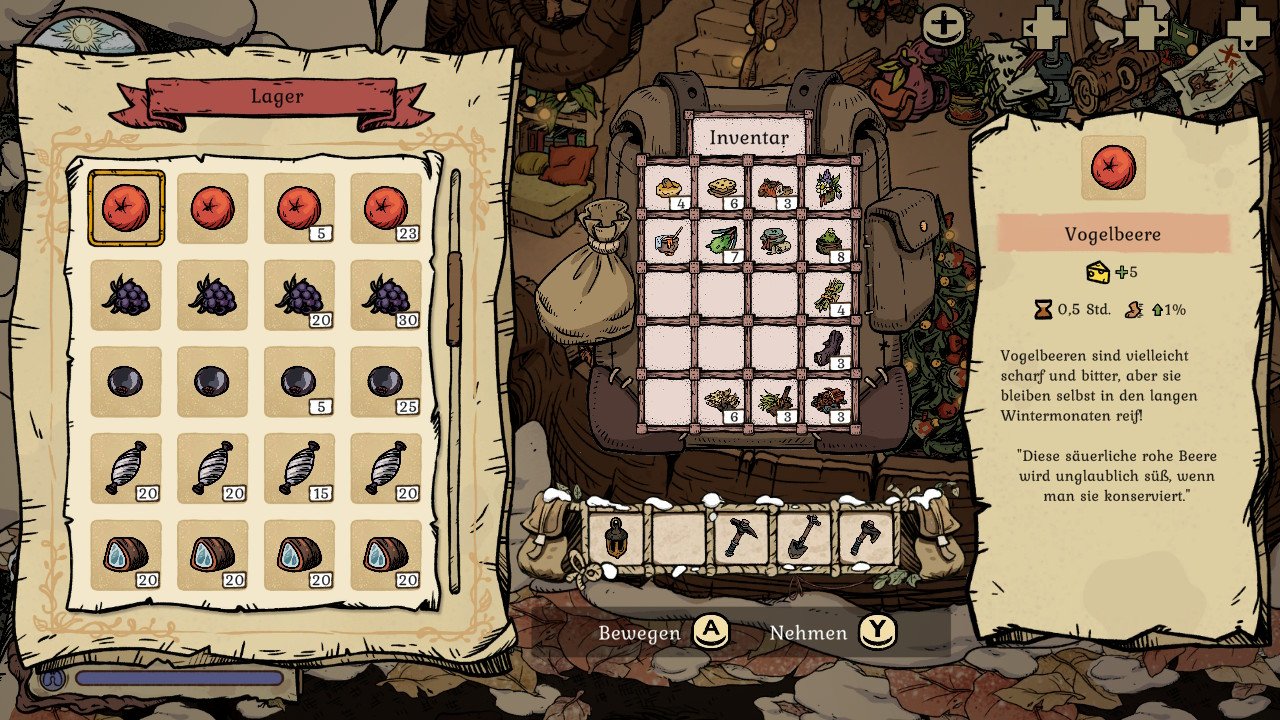Select the herb bundle stack of 4
1280x720 pixels.
coord(829,294)
